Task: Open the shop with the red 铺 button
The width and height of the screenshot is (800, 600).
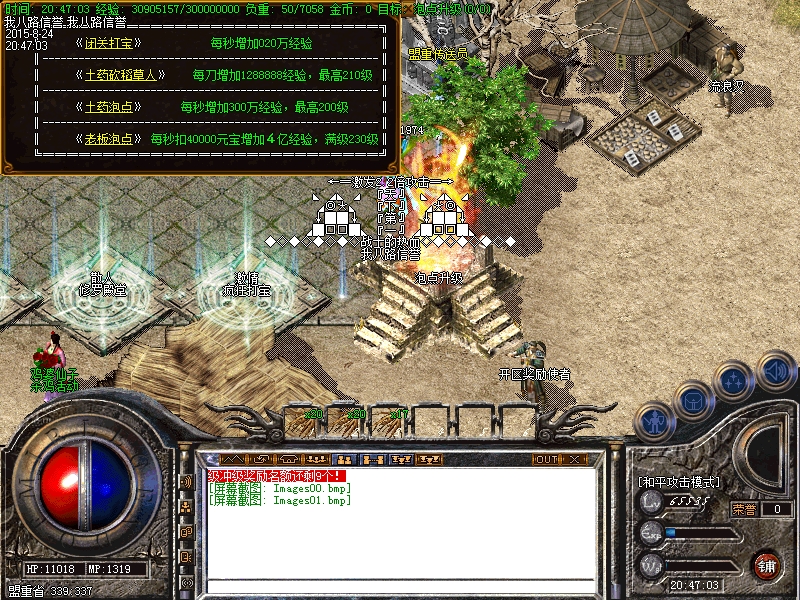Action: pyautogui.click(x=767, y=563)
